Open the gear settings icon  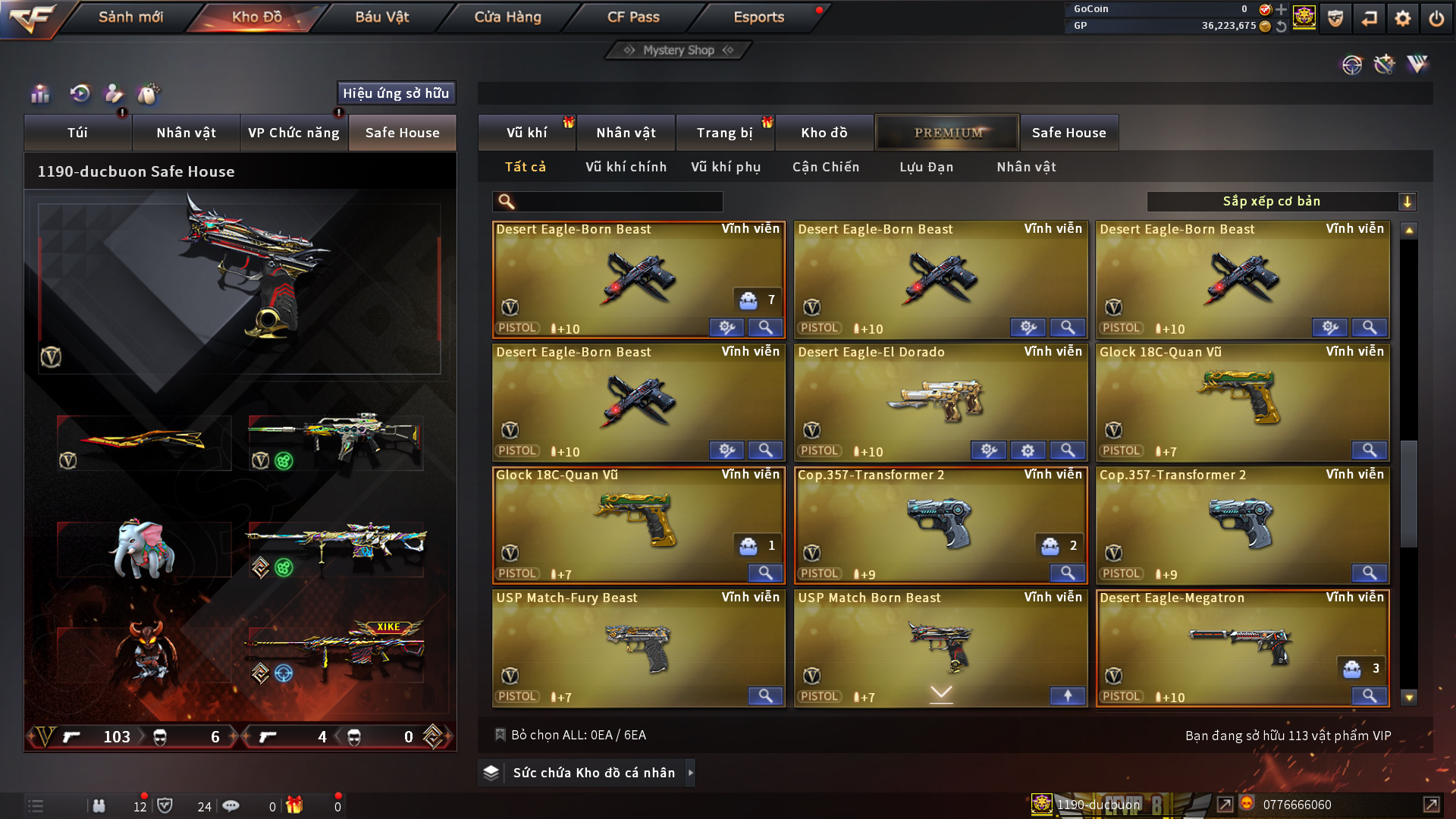[x=1402, y=18]
